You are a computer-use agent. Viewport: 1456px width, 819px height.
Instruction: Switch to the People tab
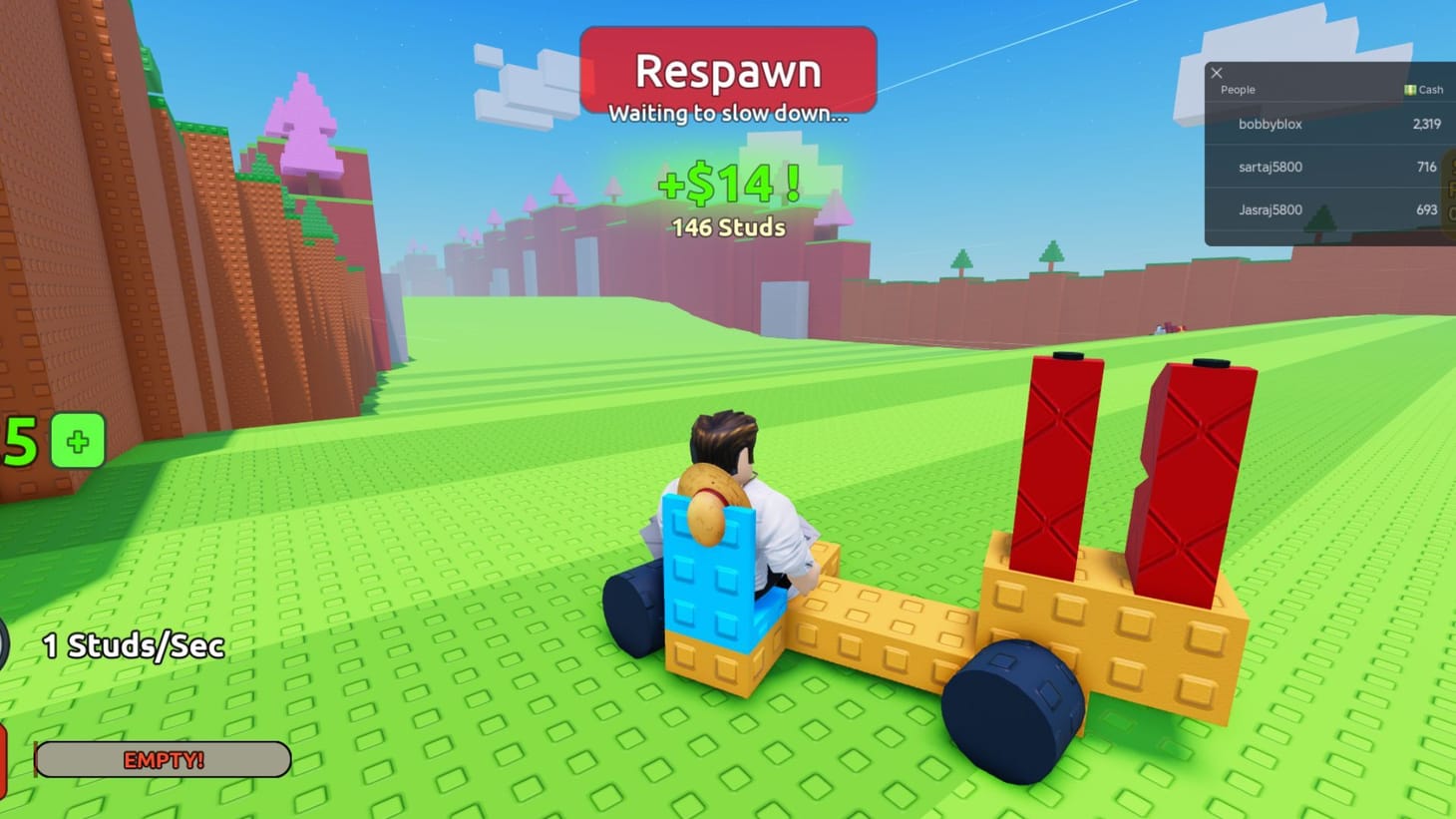pyautogui.click(x=1237, y=89)
